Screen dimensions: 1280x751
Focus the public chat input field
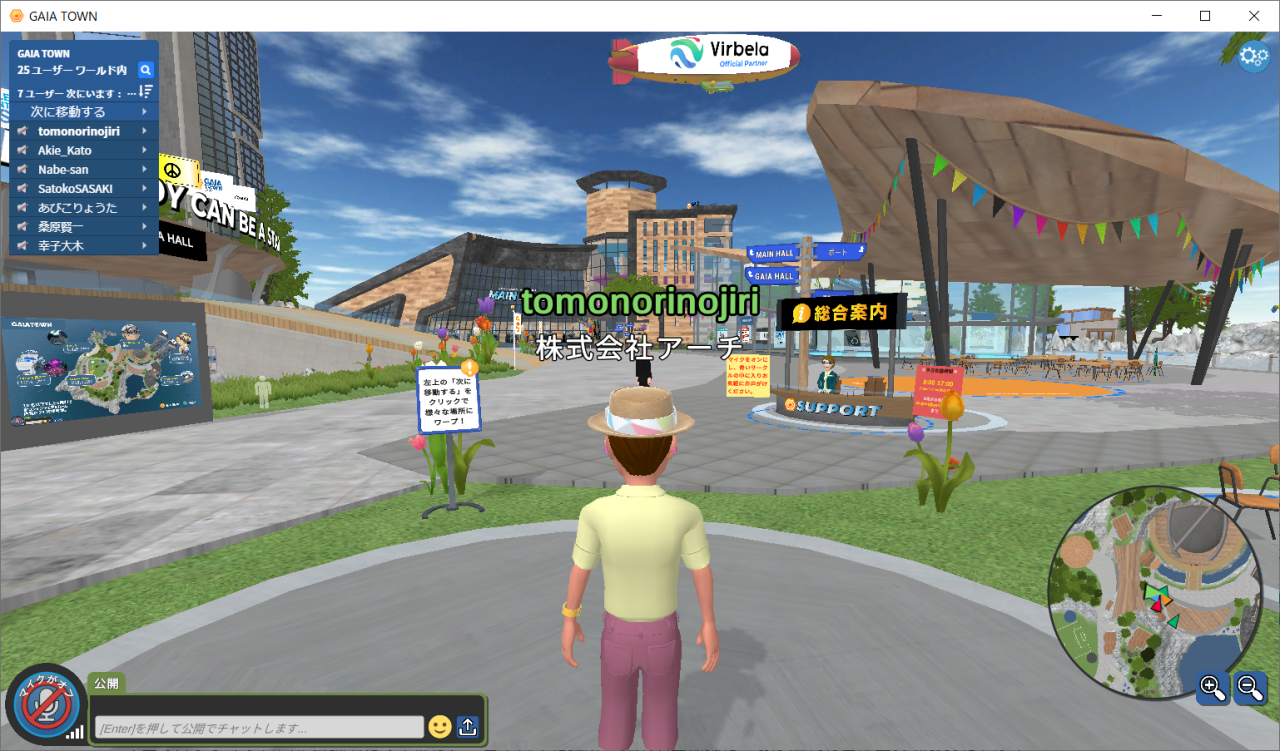point(258,728)
